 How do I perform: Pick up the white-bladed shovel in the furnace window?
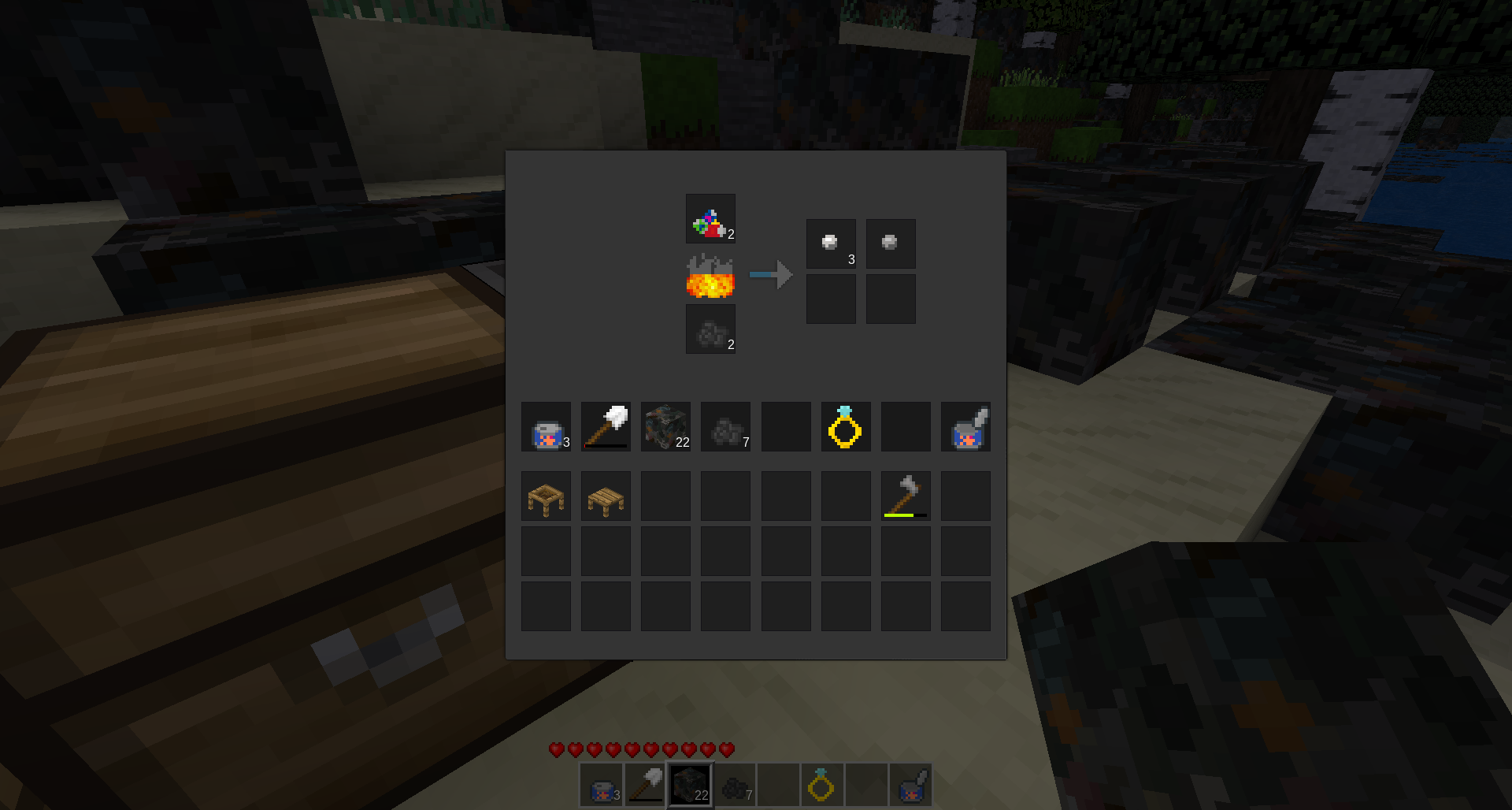pos(606,427)
